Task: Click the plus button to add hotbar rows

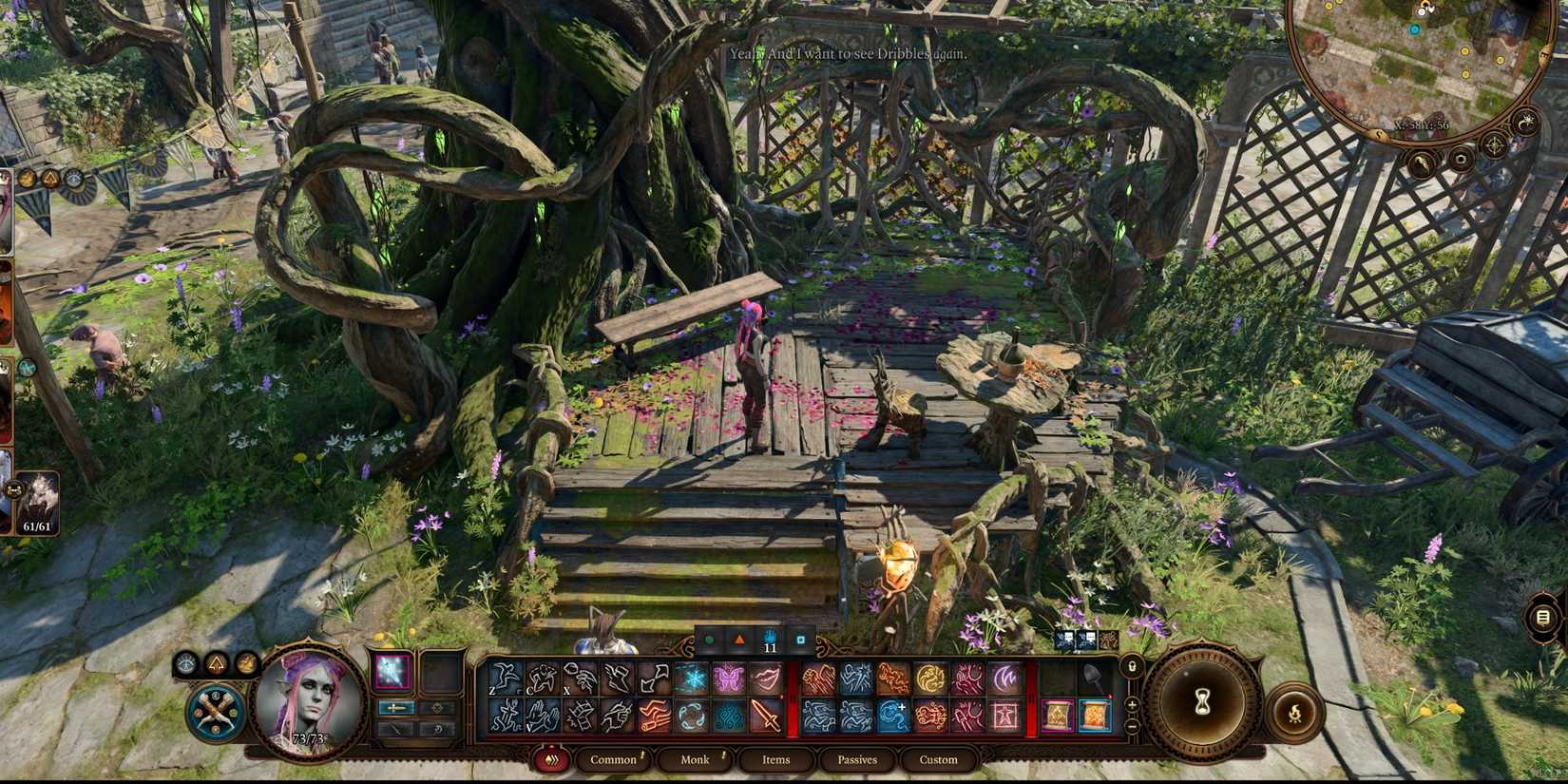Action: click(x=1132, y=703)
